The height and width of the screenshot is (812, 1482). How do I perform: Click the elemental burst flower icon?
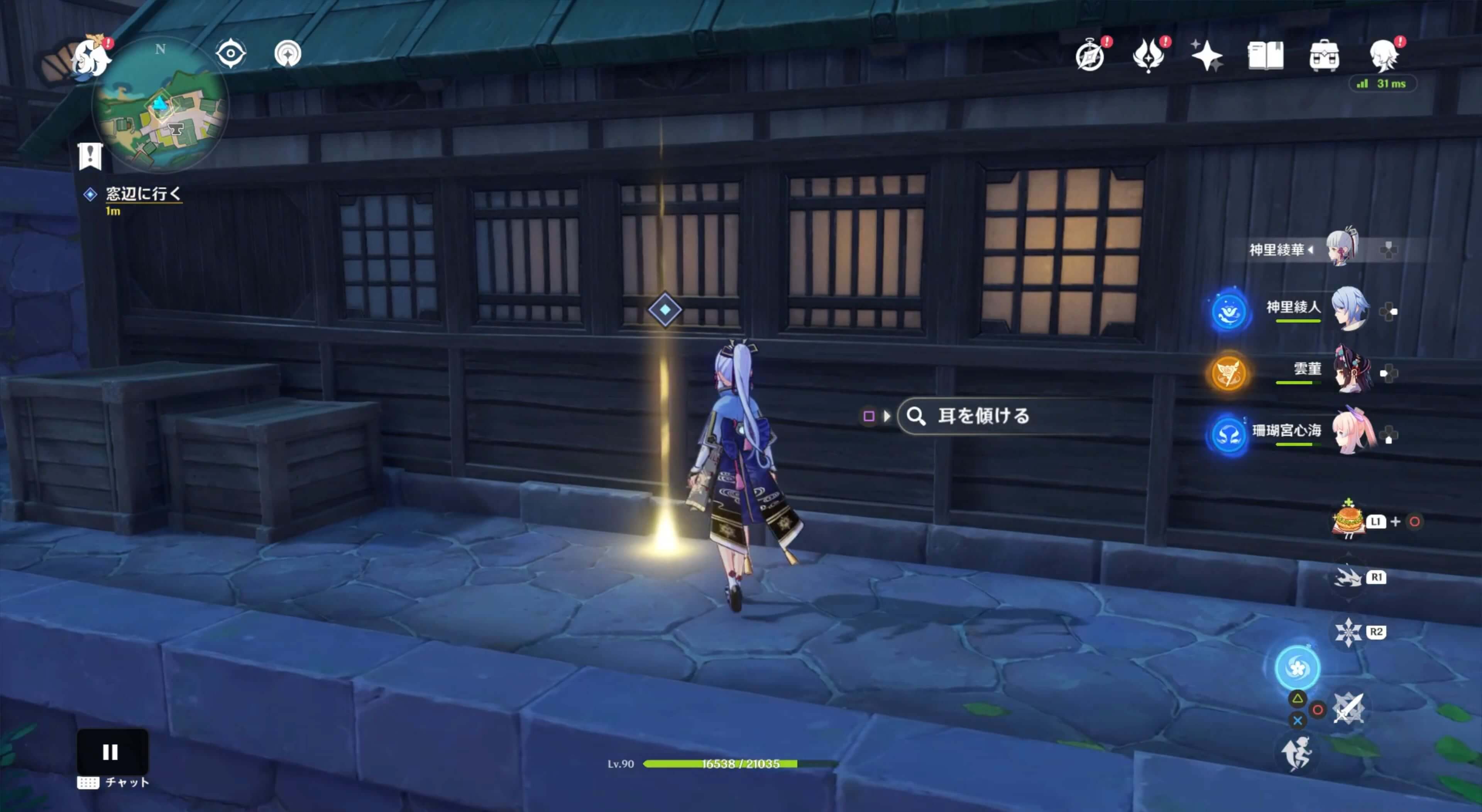click(1298, 667)
